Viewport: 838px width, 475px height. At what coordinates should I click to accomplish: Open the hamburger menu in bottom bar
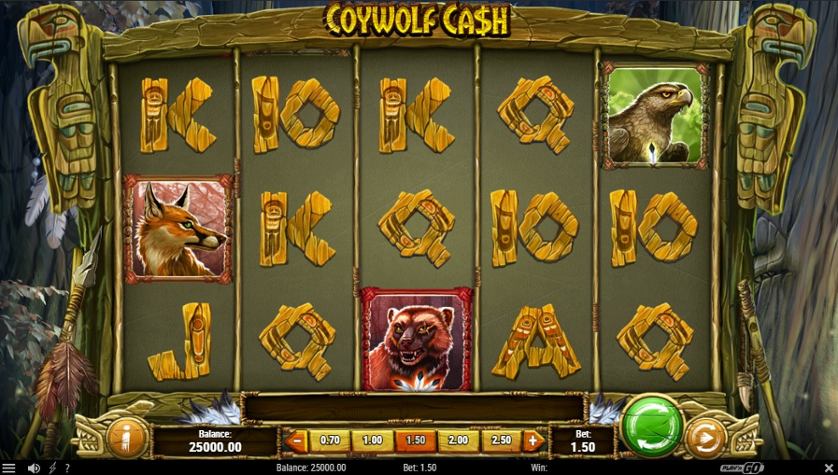pos(10,467)
